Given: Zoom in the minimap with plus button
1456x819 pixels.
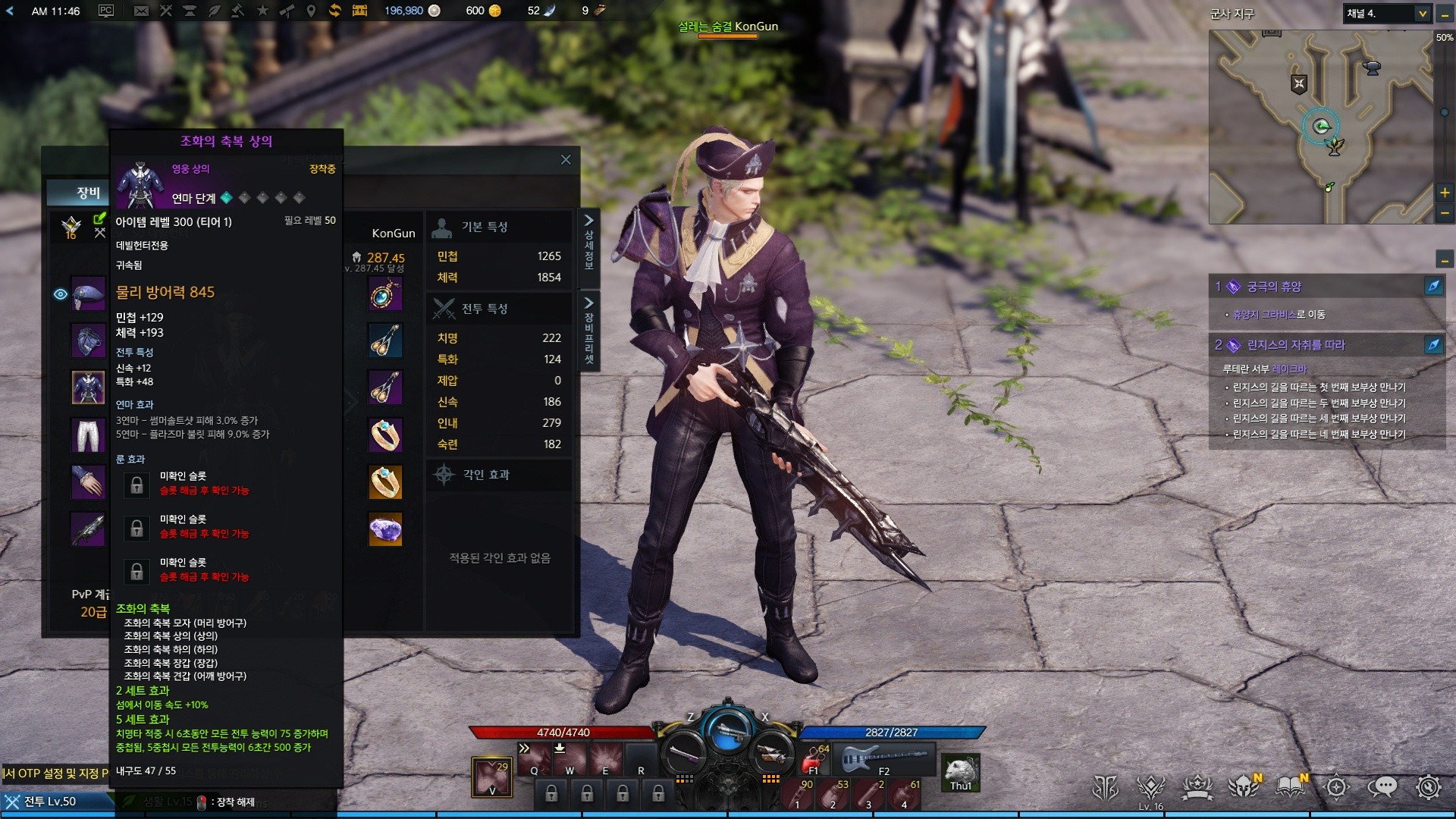Looking at the screenshot, I should (1445, 193).
